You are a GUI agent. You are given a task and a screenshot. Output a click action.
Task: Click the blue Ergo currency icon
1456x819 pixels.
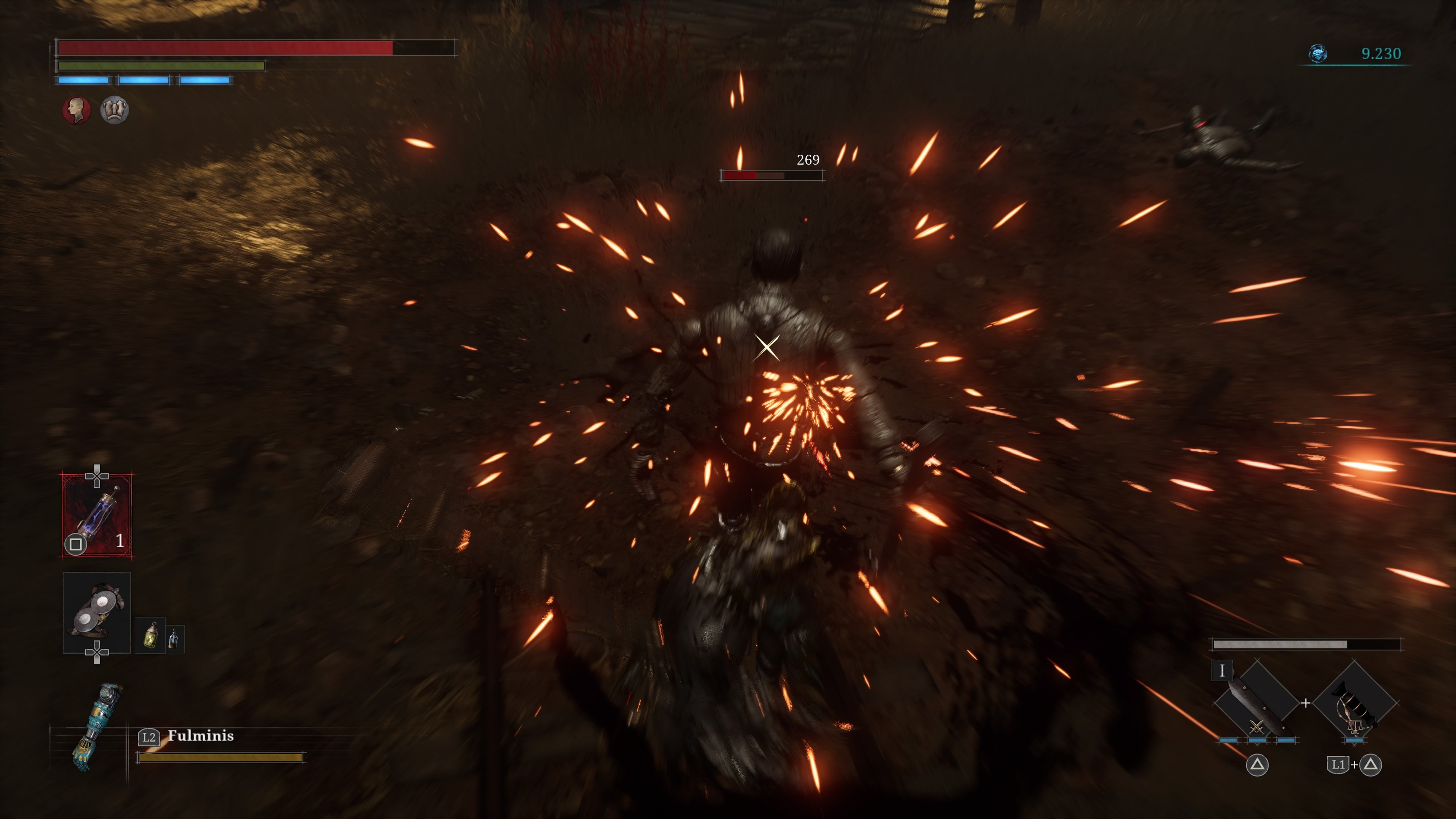(x=1318, y=54)
